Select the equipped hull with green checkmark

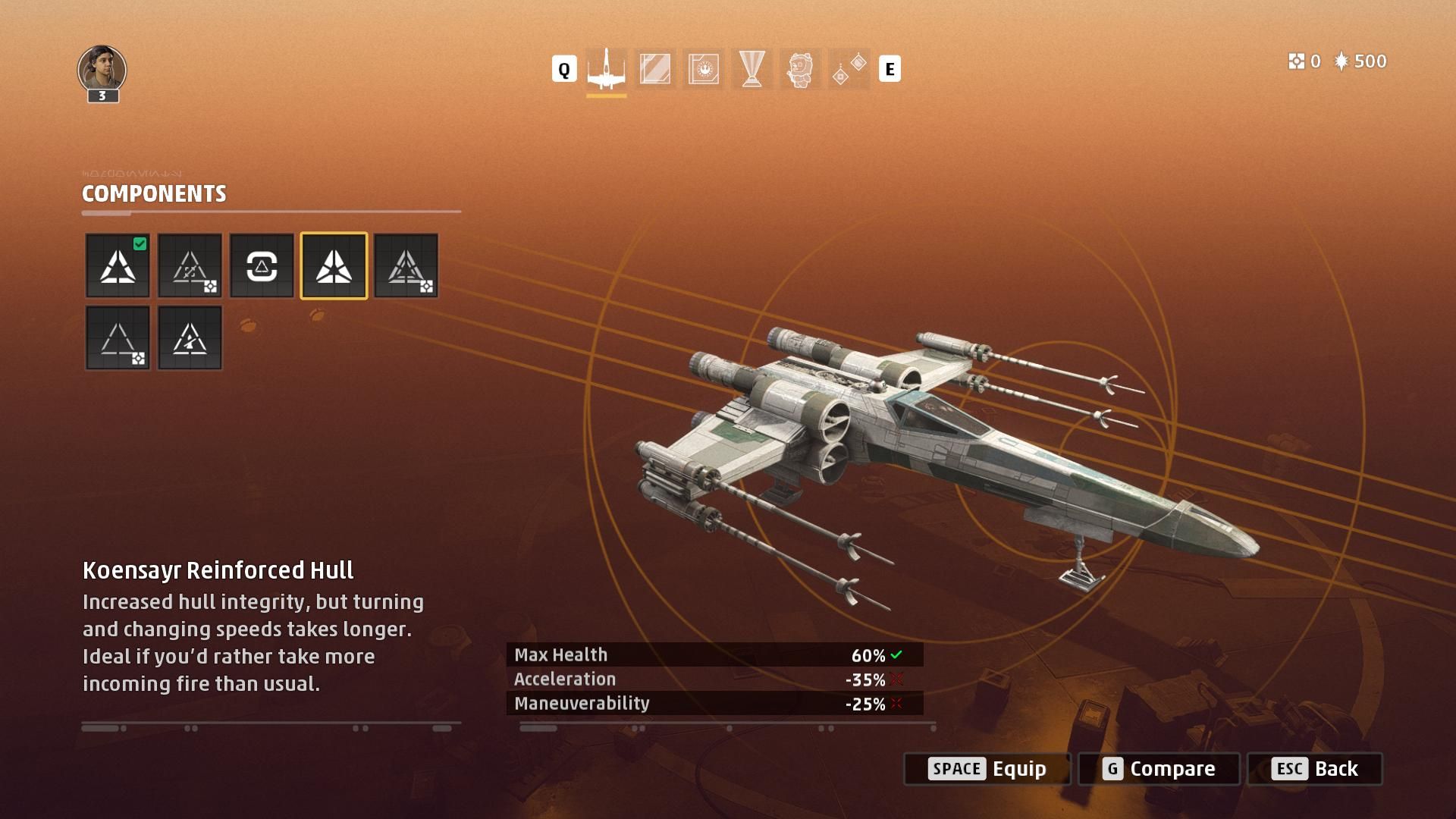point(118,265)
